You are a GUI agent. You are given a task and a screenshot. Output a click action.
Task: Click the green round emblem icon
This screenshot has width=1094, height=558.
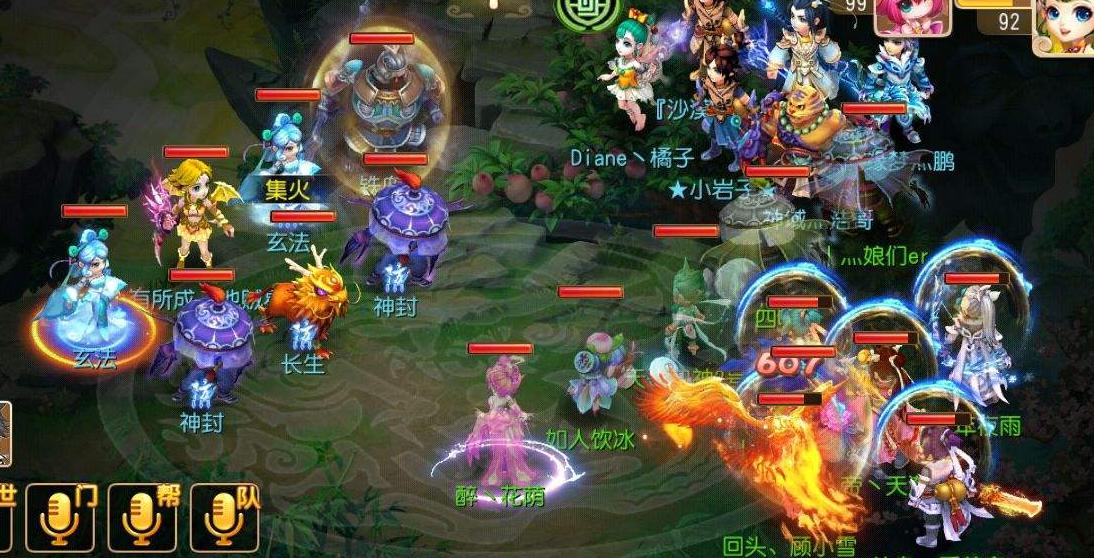tap(577, 13)
